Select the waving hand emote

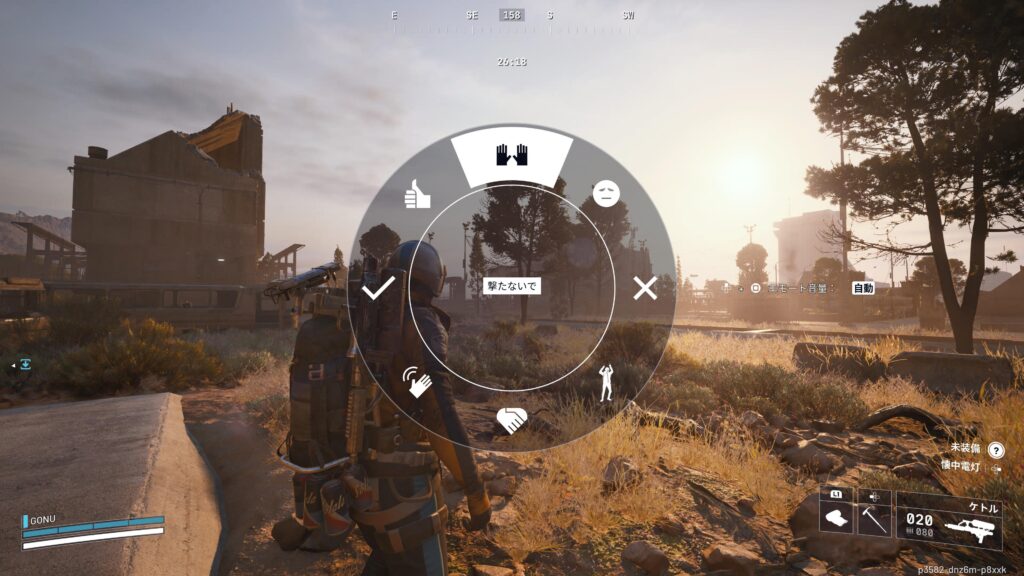click(x=417, y=381)
